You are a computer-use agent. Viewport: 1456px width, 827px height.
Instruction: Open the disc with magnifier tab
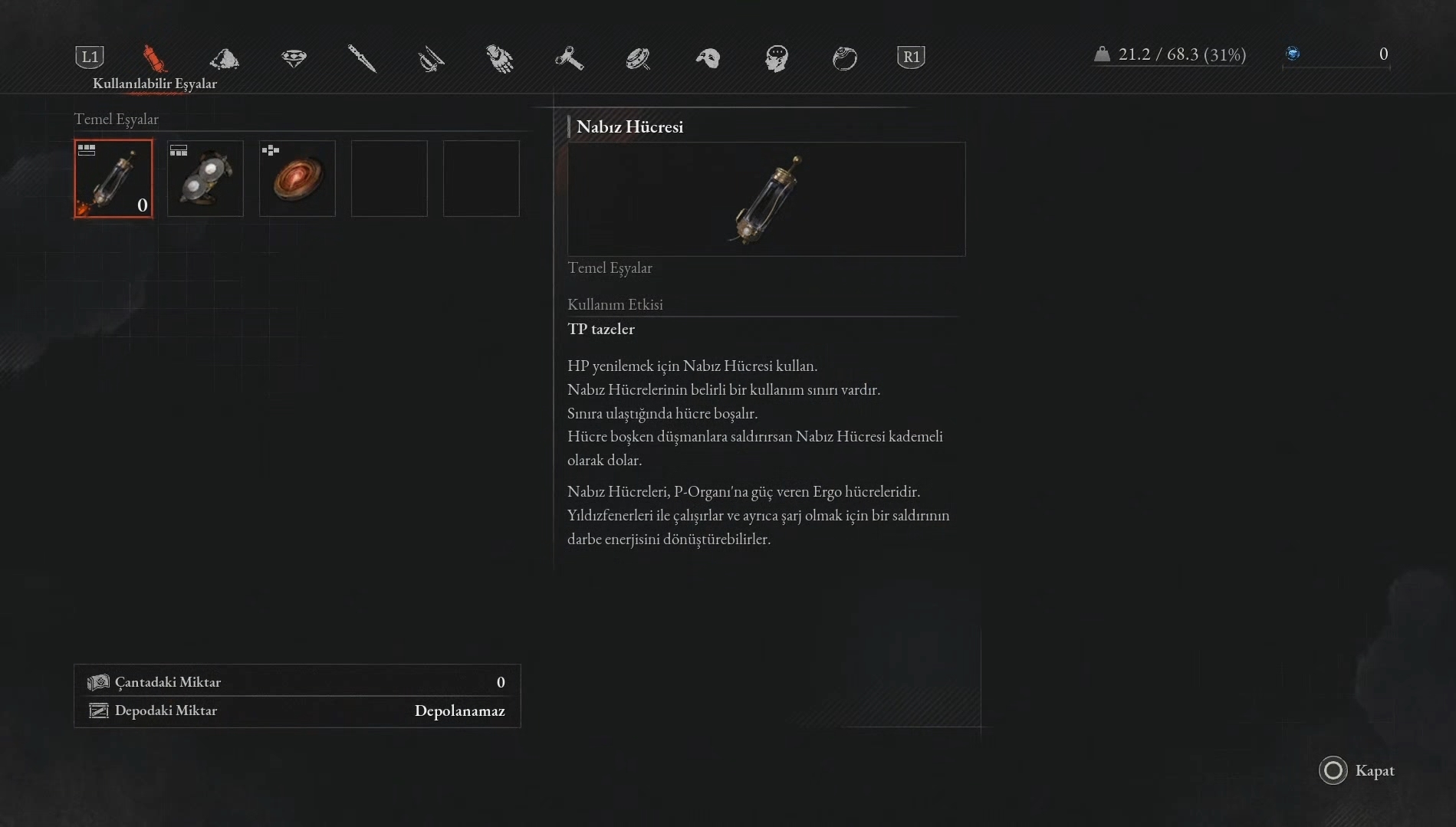(638, 58)
